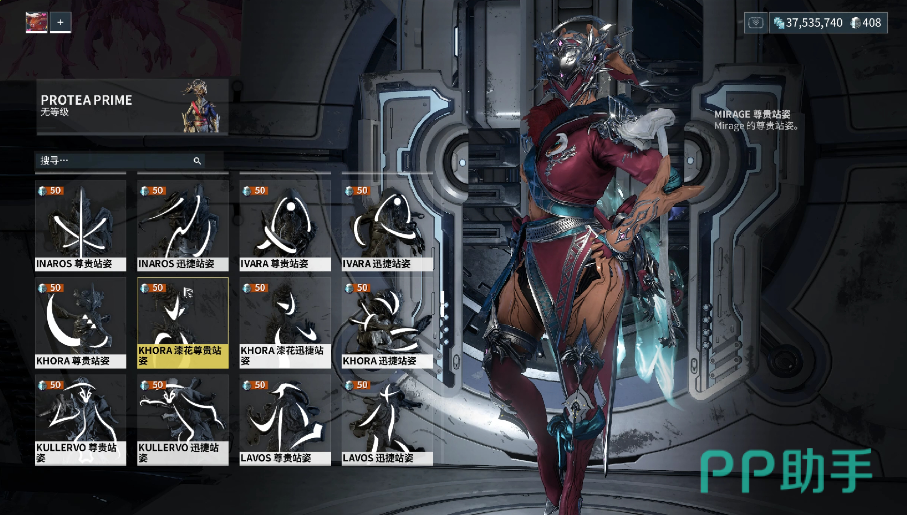Select the KHORA 迅捷站姿 tile
907x515 pixels.
[x=388, y=322]
